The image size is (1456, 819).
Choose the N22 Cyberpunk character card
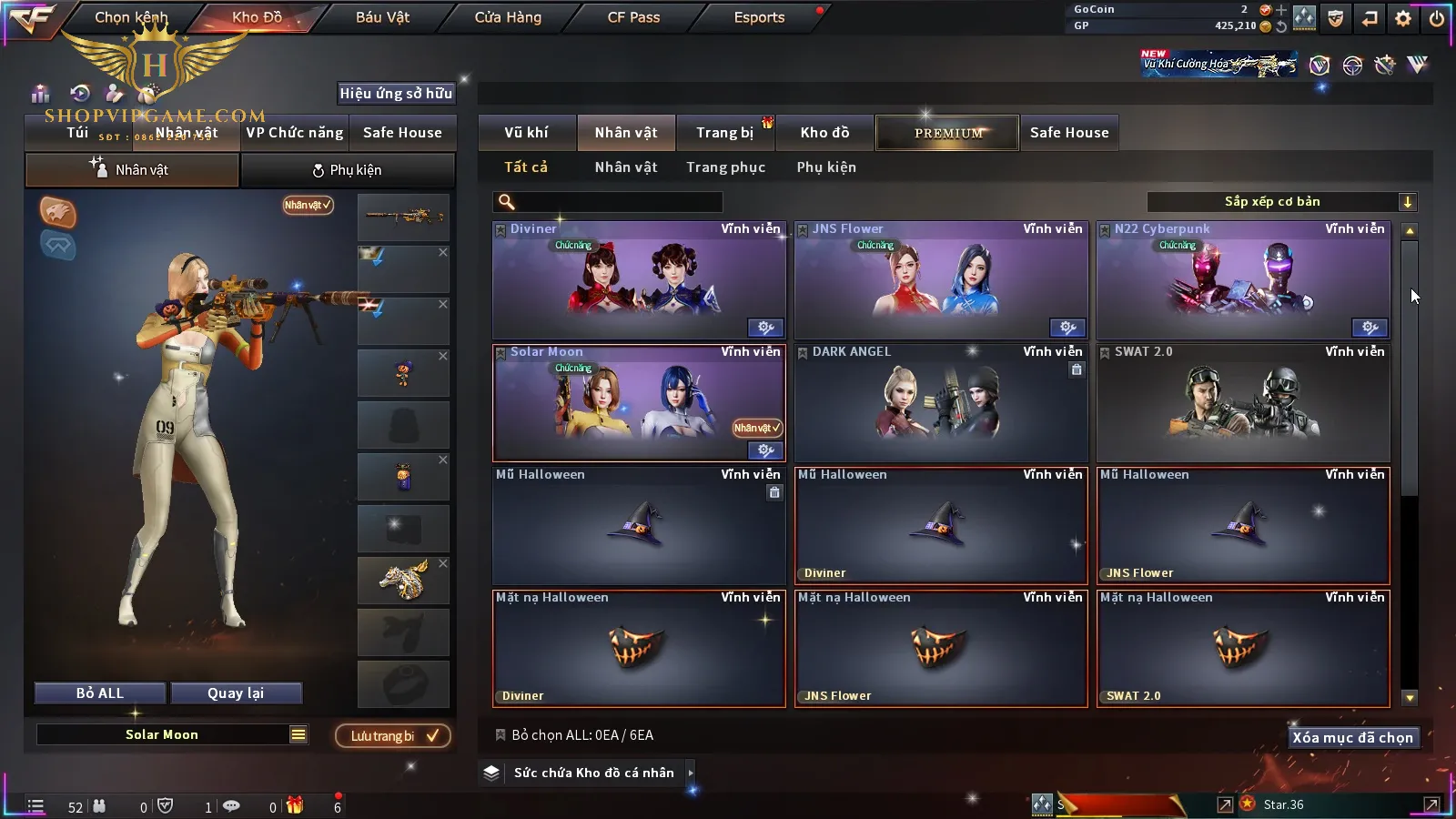coord(1243,282)
